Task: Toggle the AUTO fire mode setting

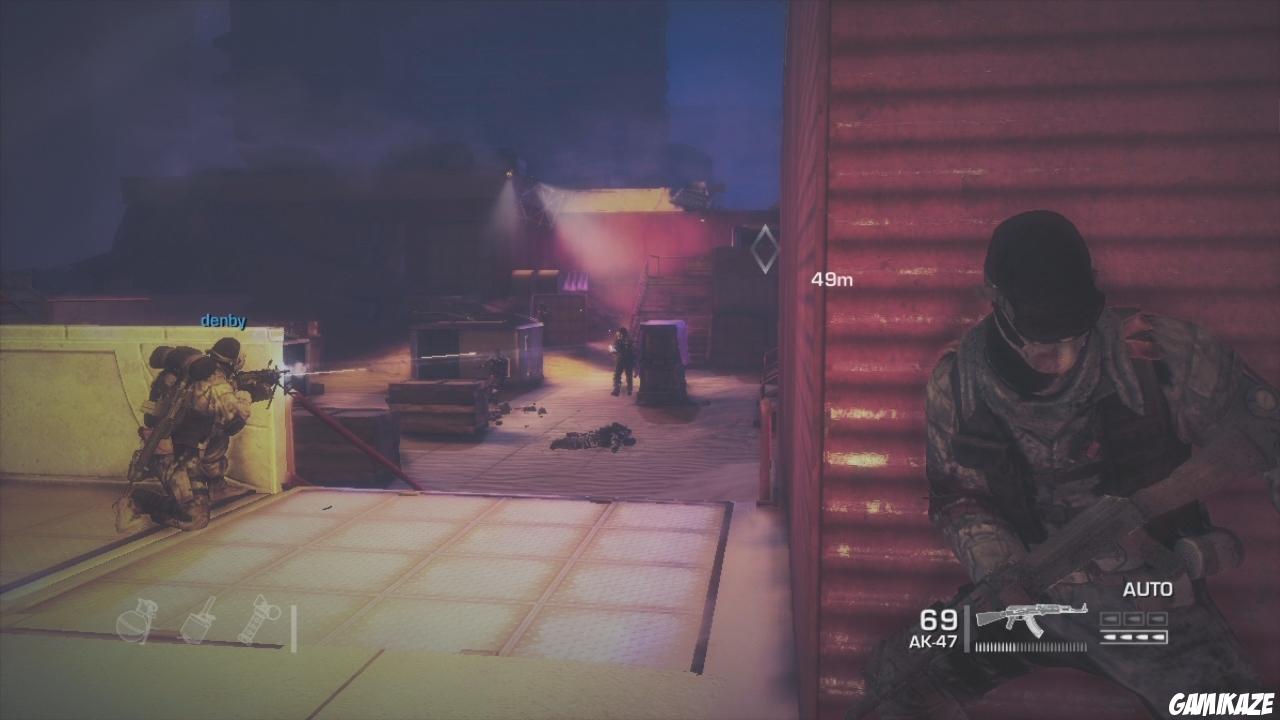Action: (1148, 590)
